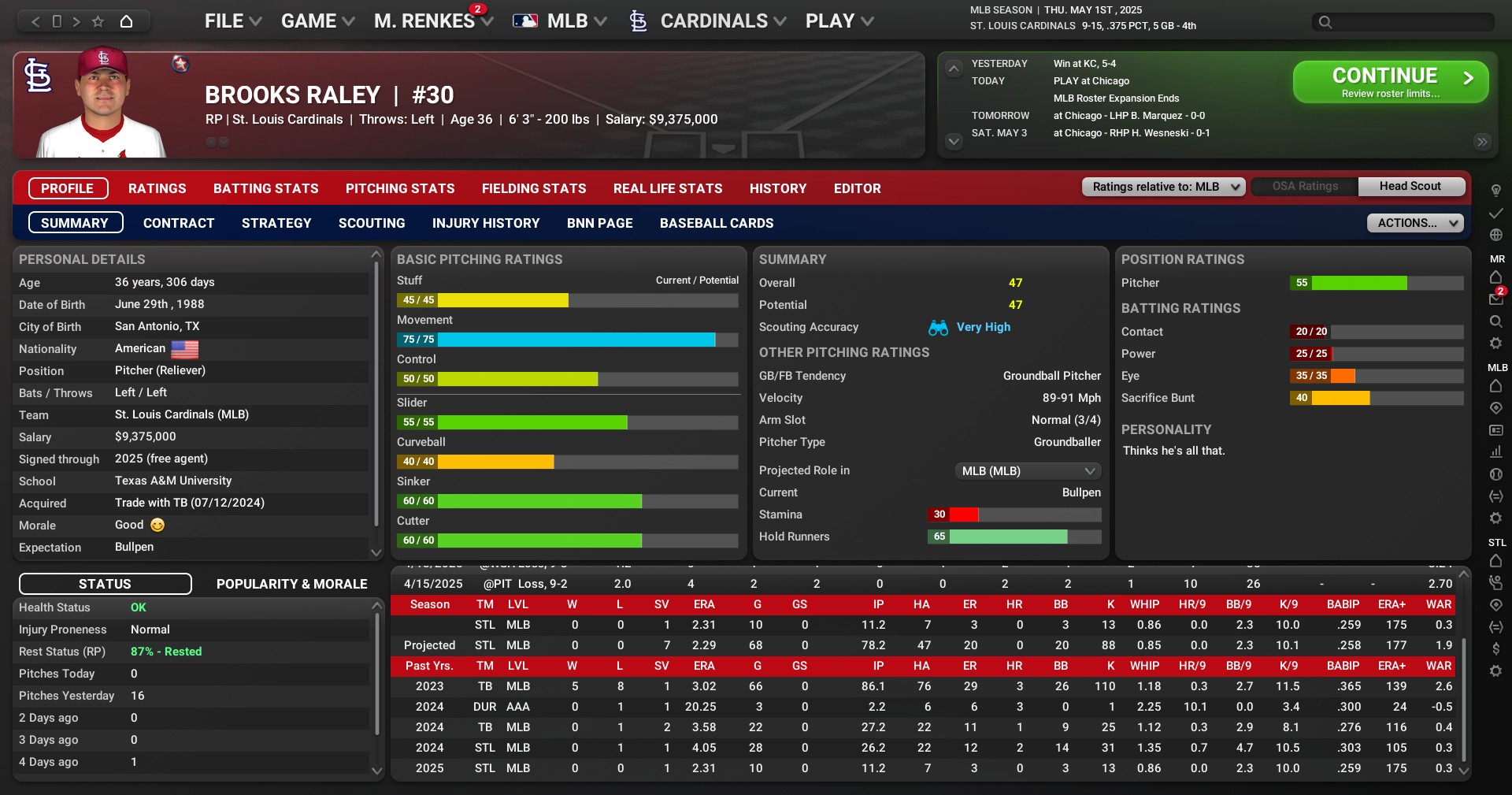Open the Game menu
This screenshot has width=1512, height=795.
317,21
